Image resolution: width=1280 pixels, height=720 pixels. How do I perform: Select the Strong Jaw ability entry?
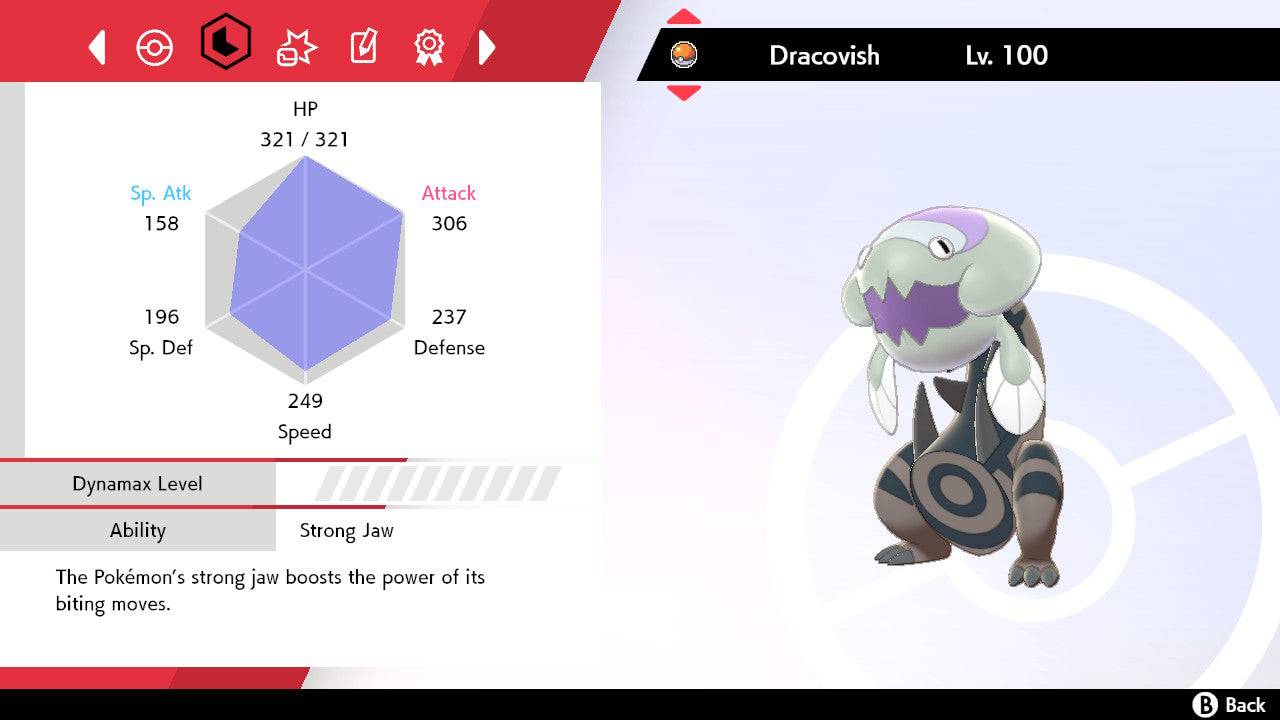tap(346, 530)
